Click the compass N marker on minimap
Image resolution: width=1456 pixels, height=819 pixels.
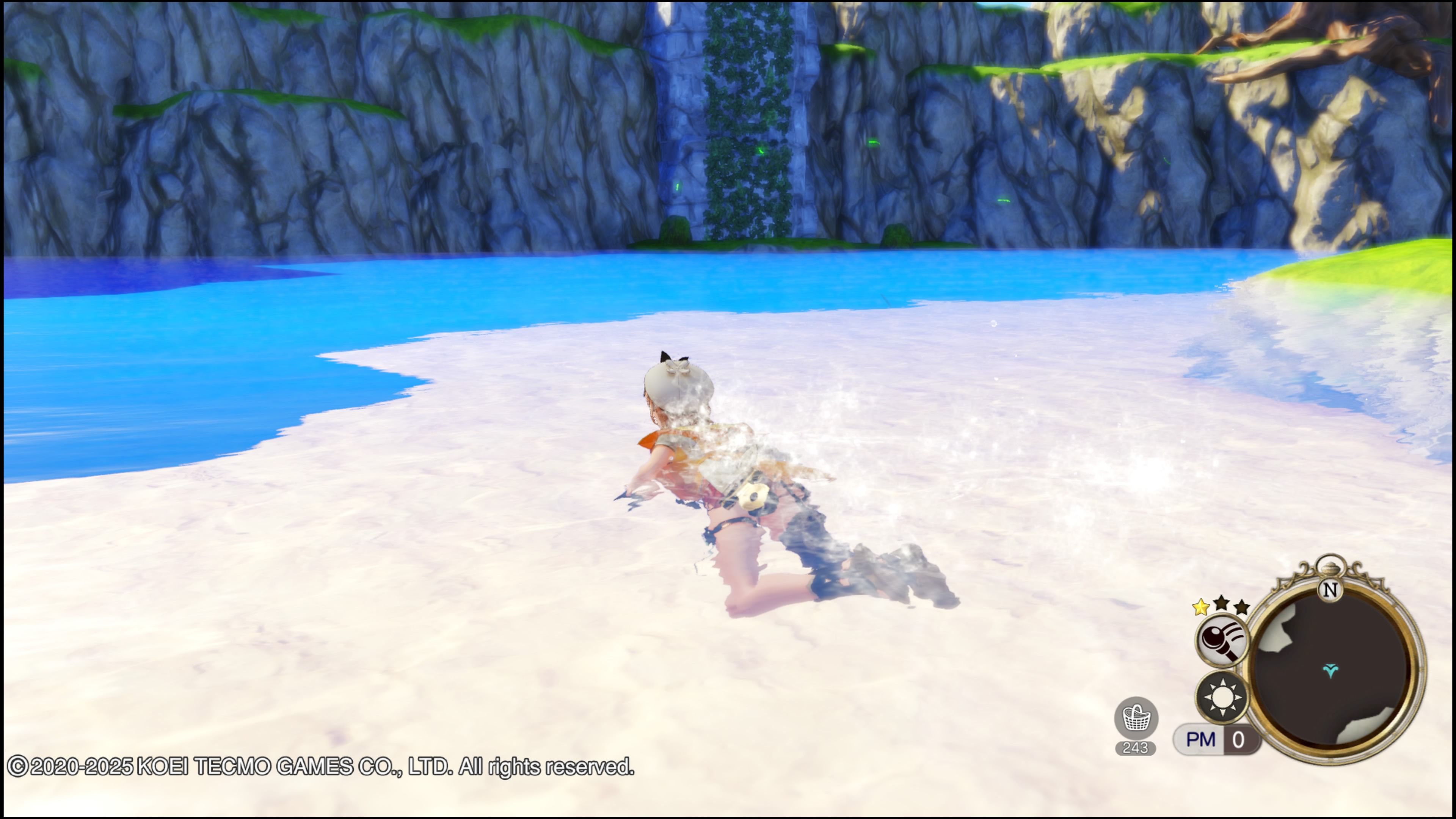coord(1330,590)
